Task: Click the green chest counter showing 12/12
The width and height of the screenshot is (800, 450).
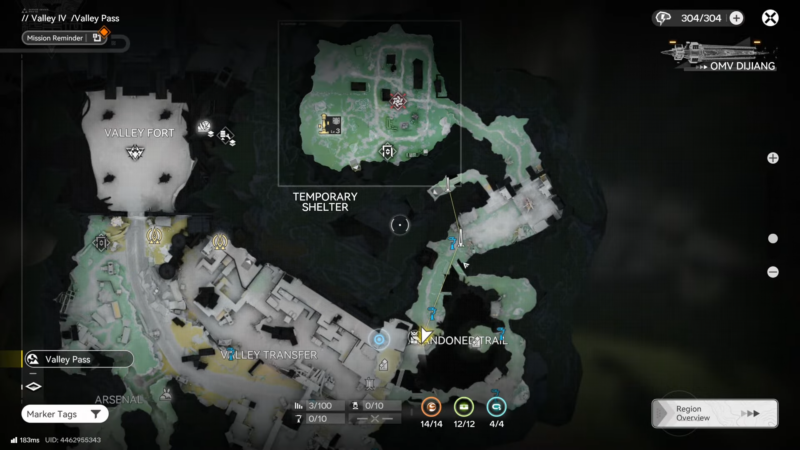Action: pyautogui.click(x=463, y=407)
